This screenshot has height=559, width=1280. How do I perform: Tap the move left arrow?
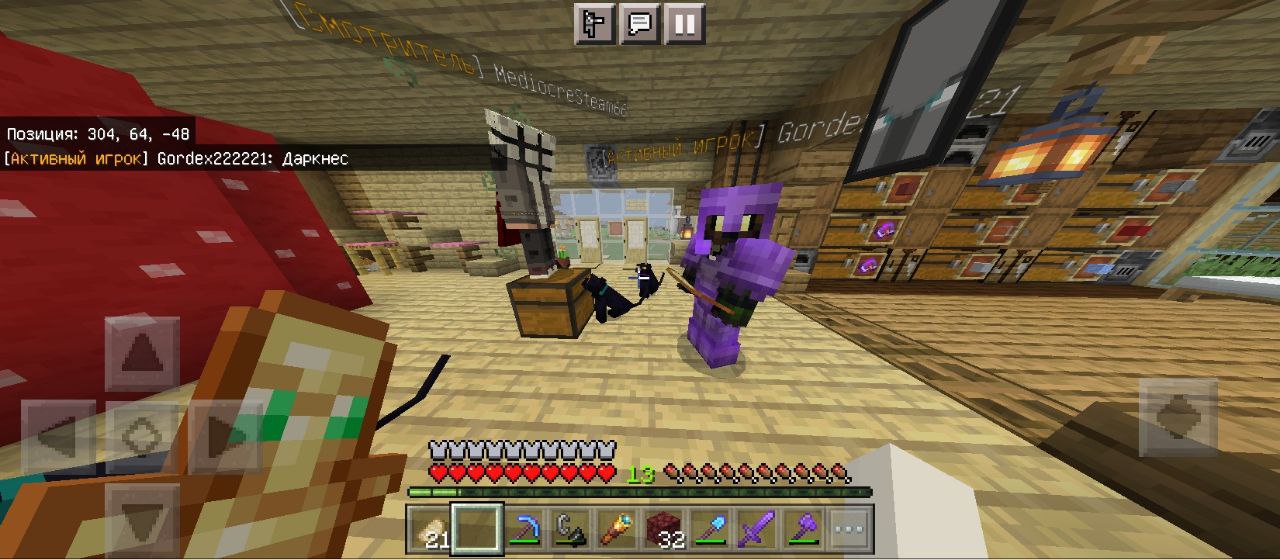[58, 437]
